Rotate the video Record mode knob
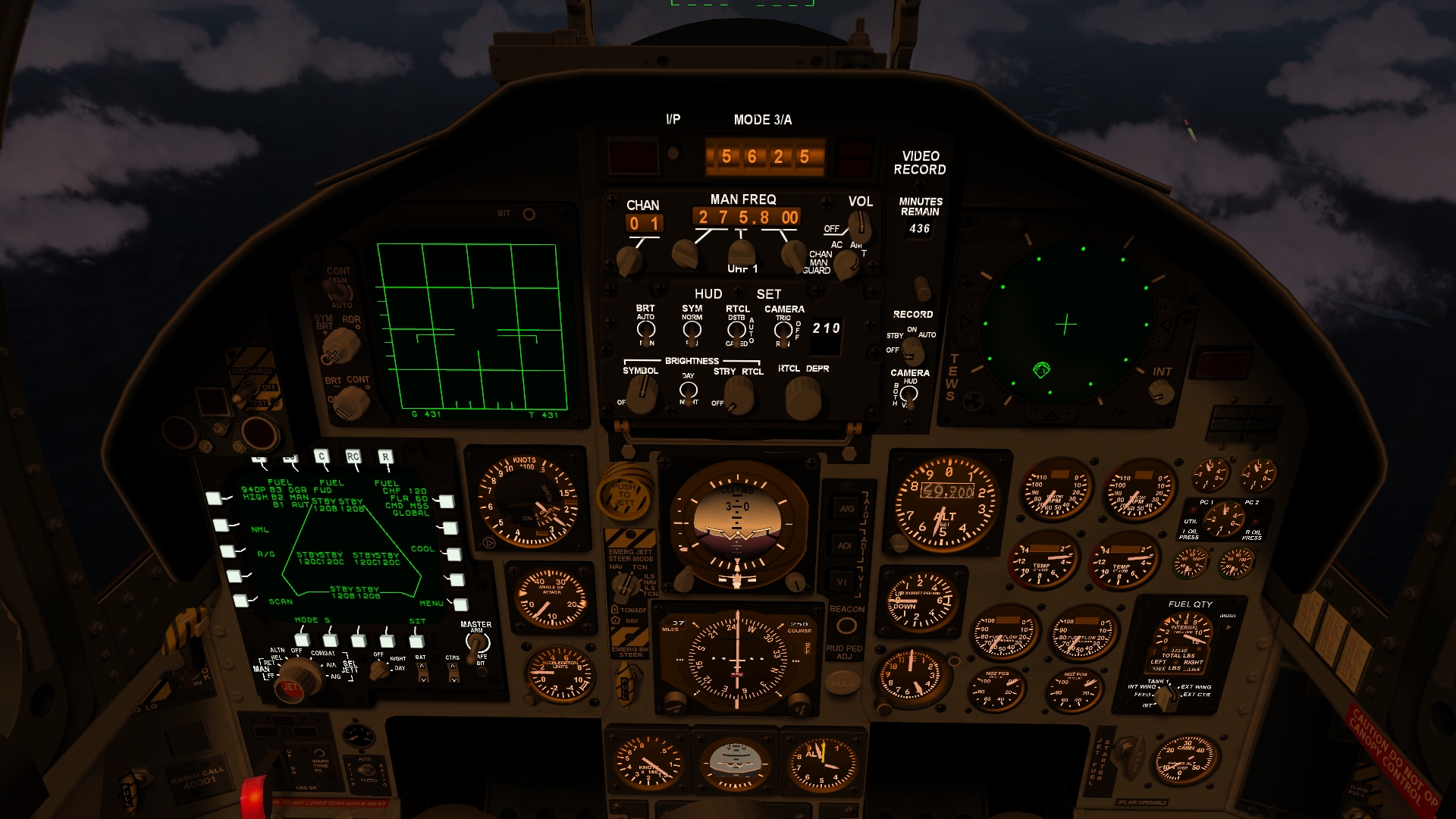This screenshot has width=1456, height=819. [913, 350]
